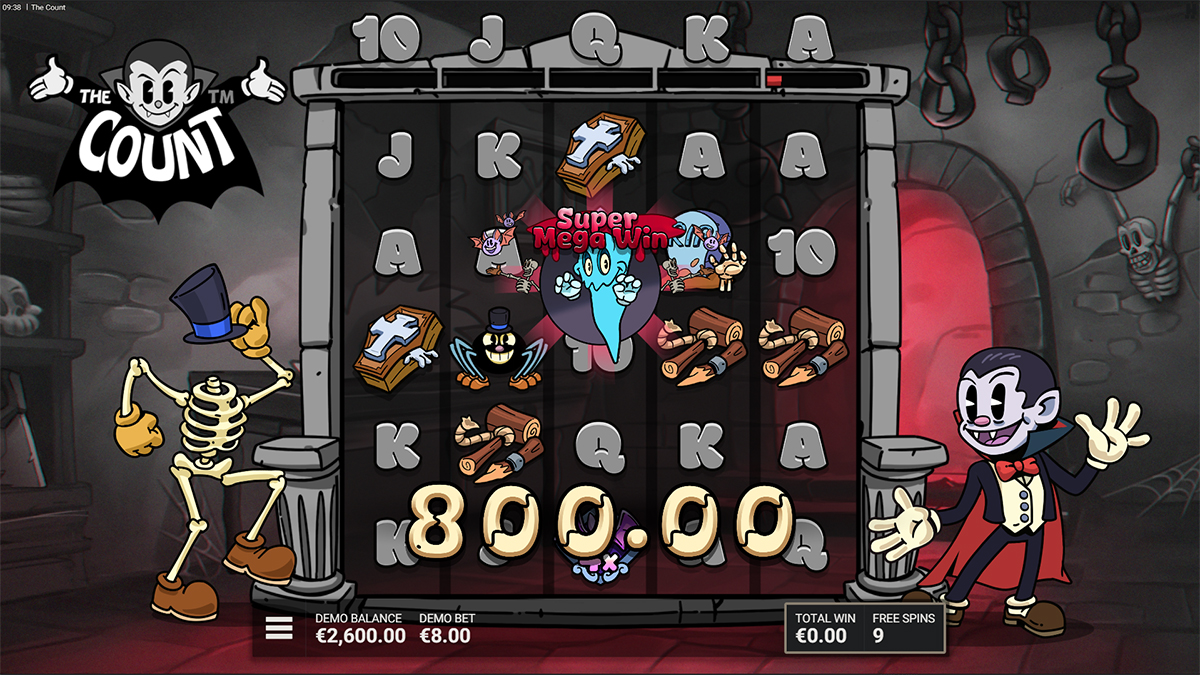Screen dimensions: 1200x675
Task: Open the hamburger menu
Action: pos(279,628)
